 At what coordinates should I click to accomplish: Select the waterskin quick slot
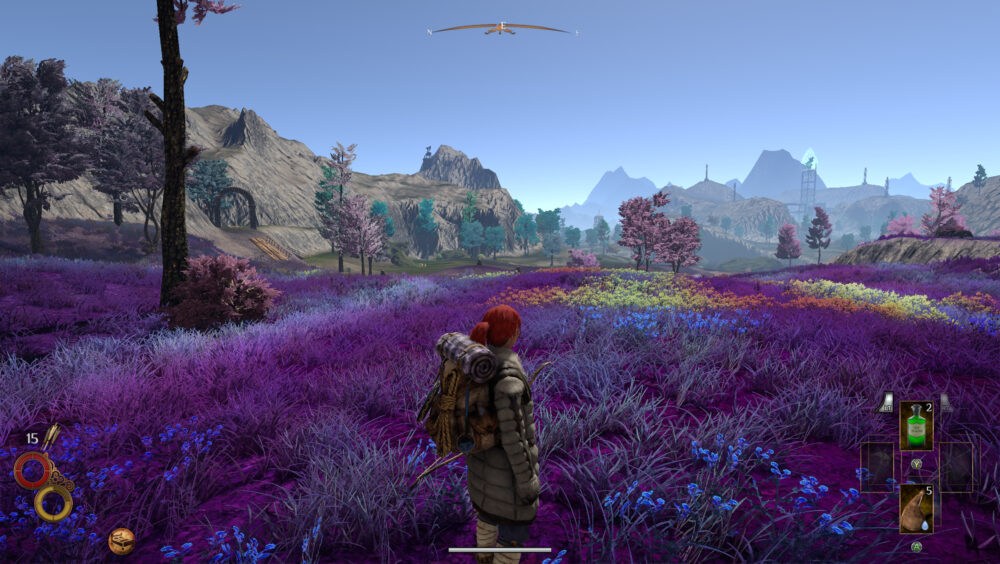[x=916, y=507]
